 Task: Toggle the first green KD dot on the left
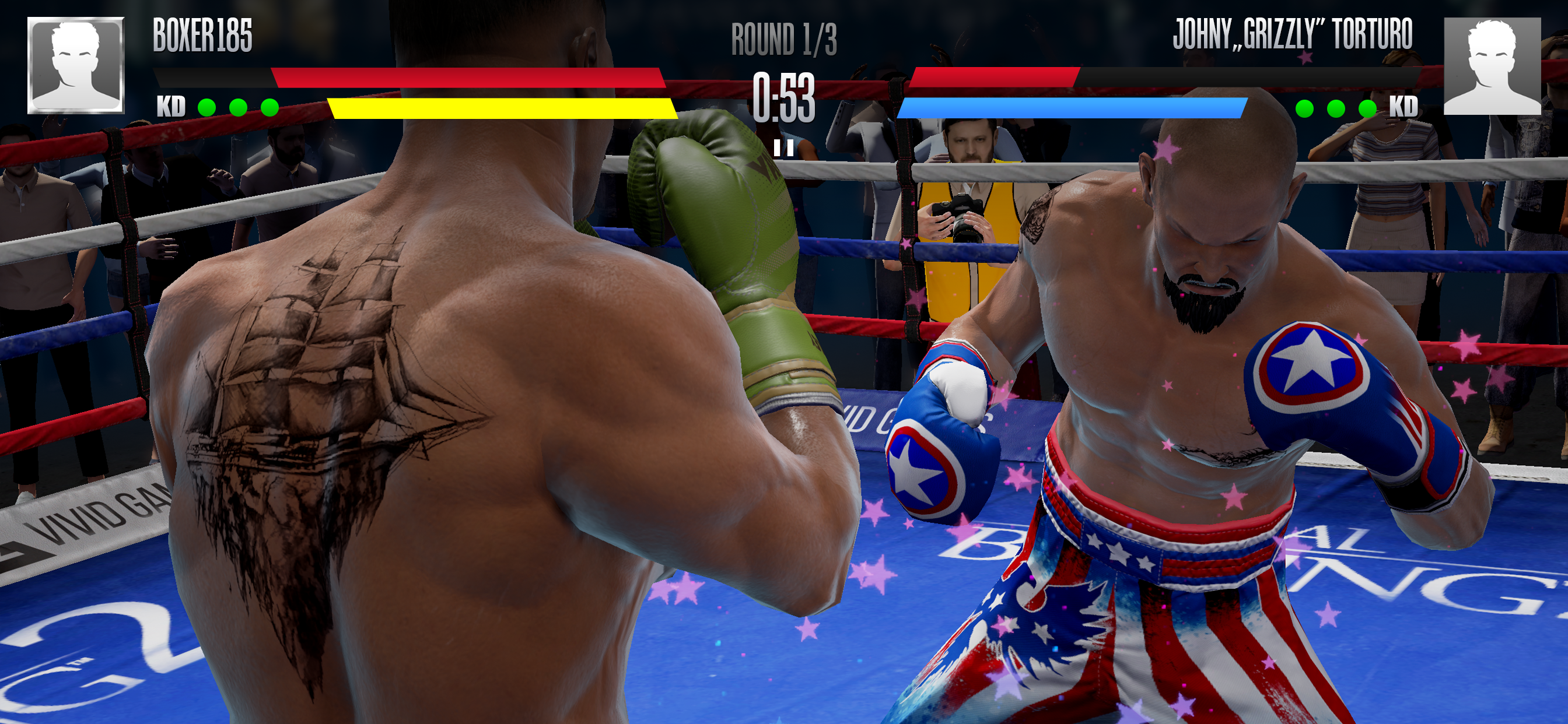(x=206, y=107)
